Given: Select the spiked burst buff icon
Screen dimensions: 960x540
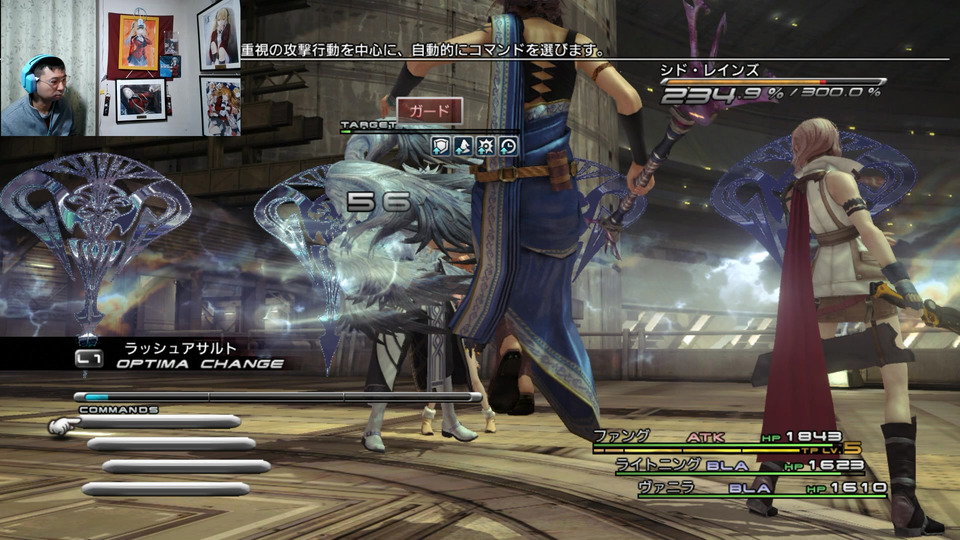Looking at the screenshot, I should [486, 146].
